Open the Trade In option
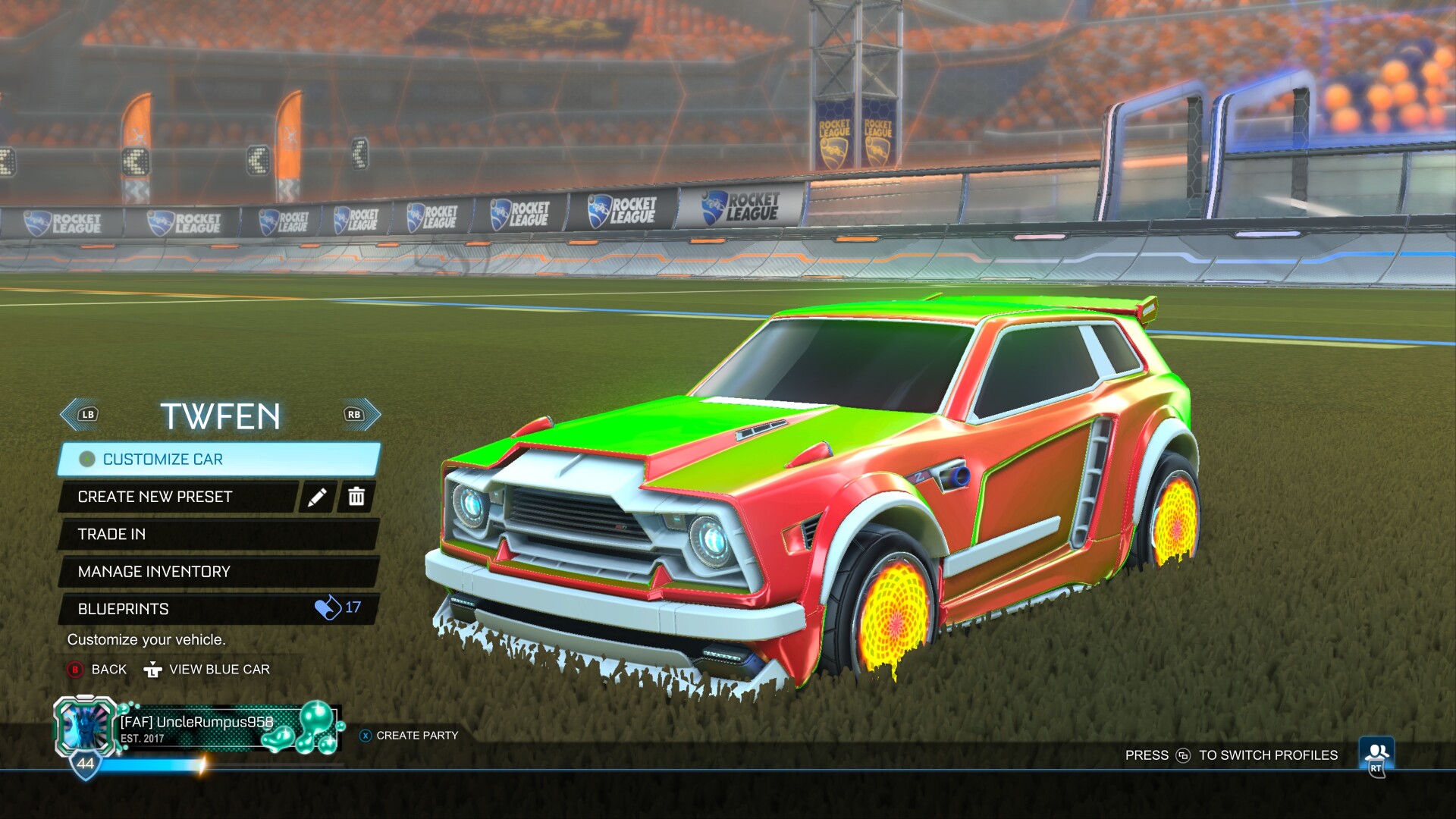This screenshot has height=819, width=1456. [218, 535]
